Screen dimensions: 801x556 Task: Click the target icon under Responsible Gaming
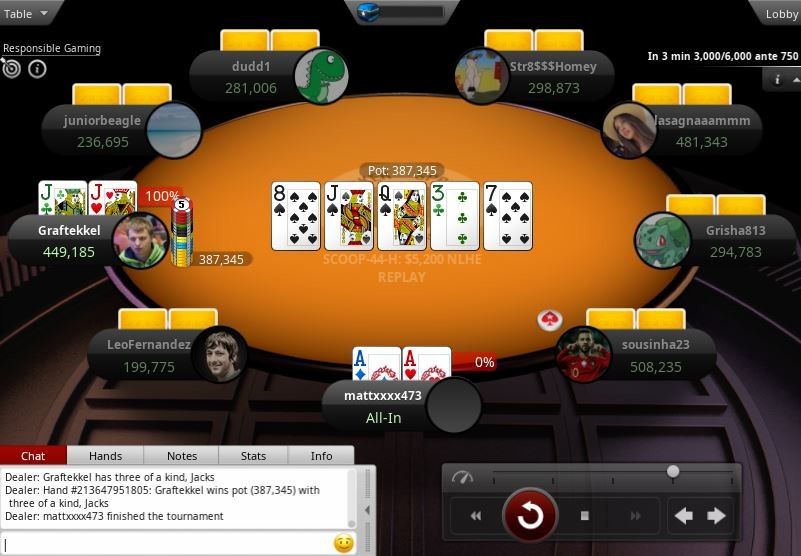(12, 69)
